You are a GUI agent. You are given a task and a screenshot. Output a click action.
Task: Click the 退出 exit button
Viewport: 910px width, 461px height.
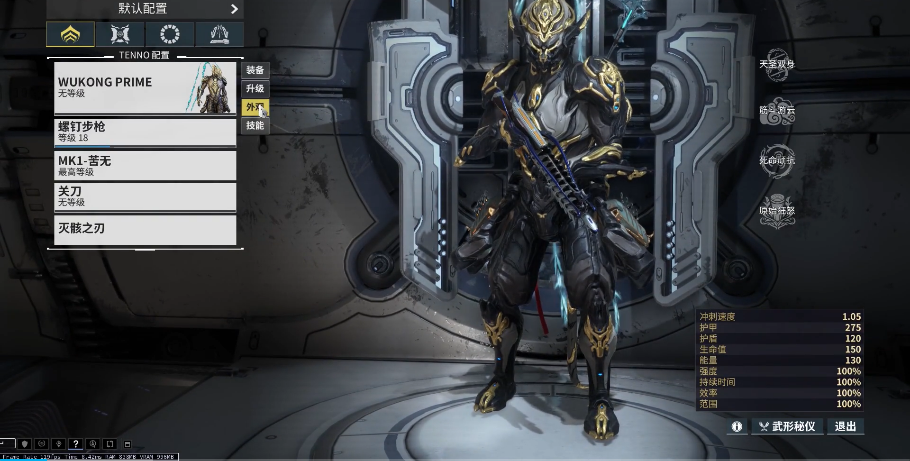846,426
